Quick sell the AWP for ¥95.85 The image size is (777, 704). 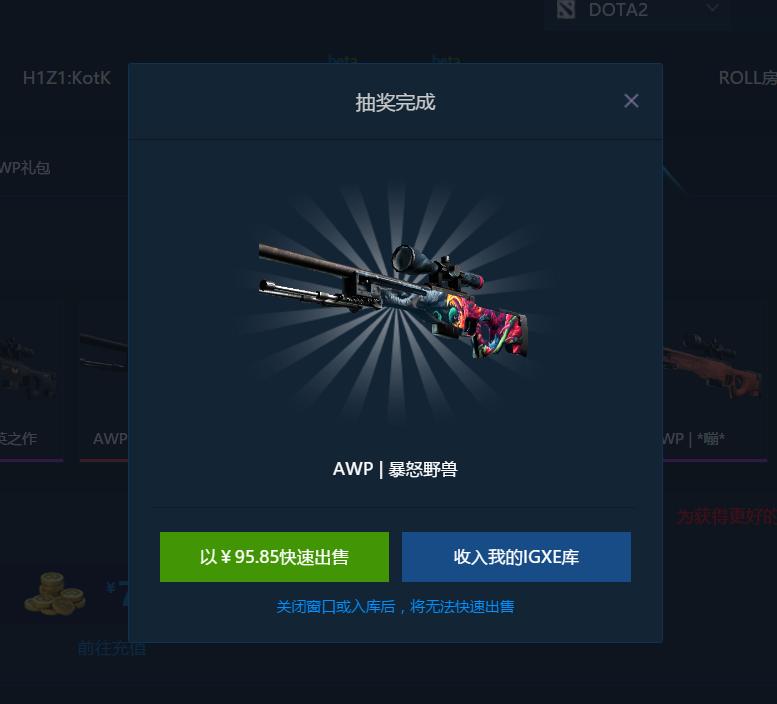(274, 557)
